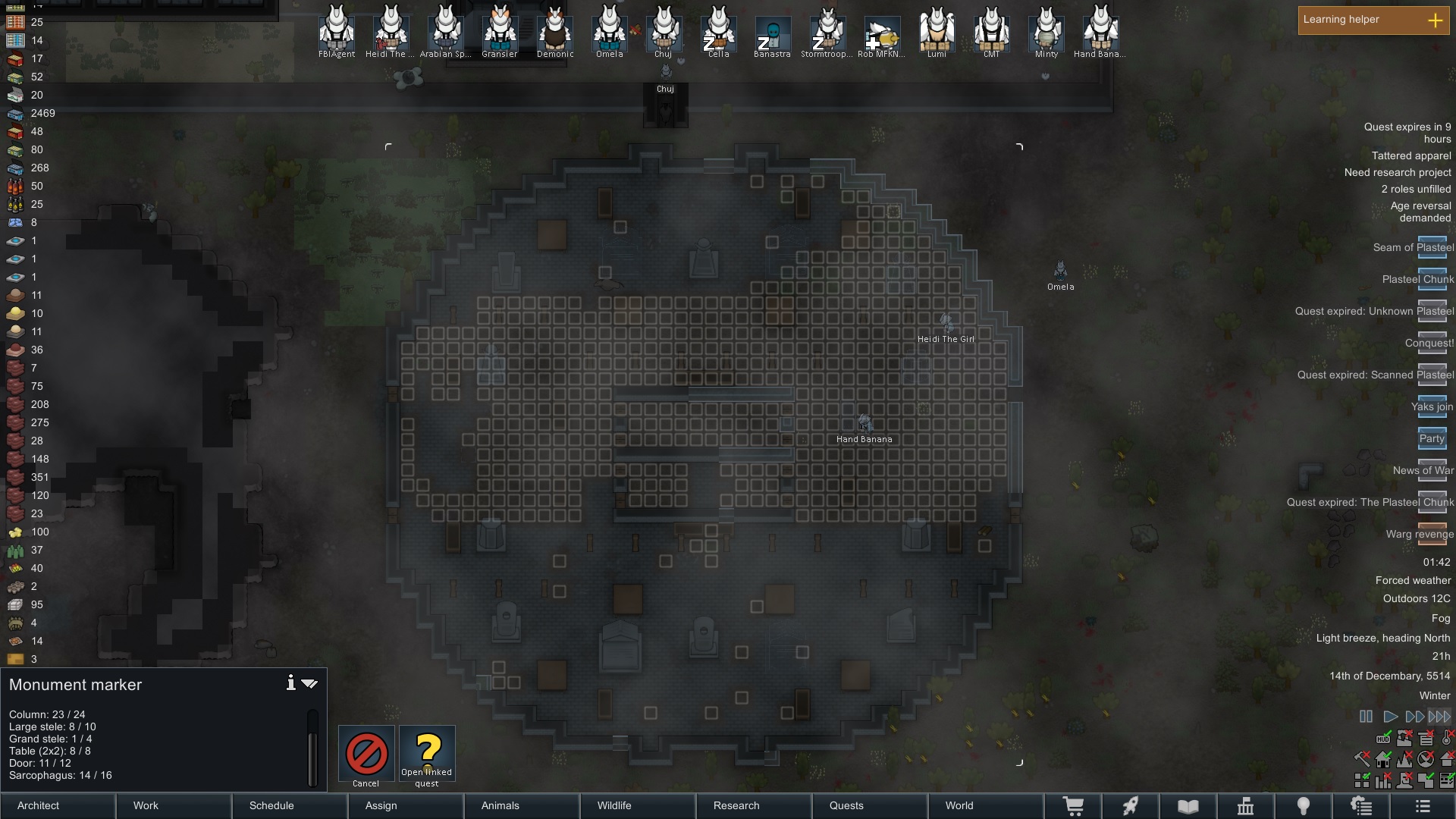Switch to the World view
Screen dimensions: 1456x819
[x=986, y=806]
